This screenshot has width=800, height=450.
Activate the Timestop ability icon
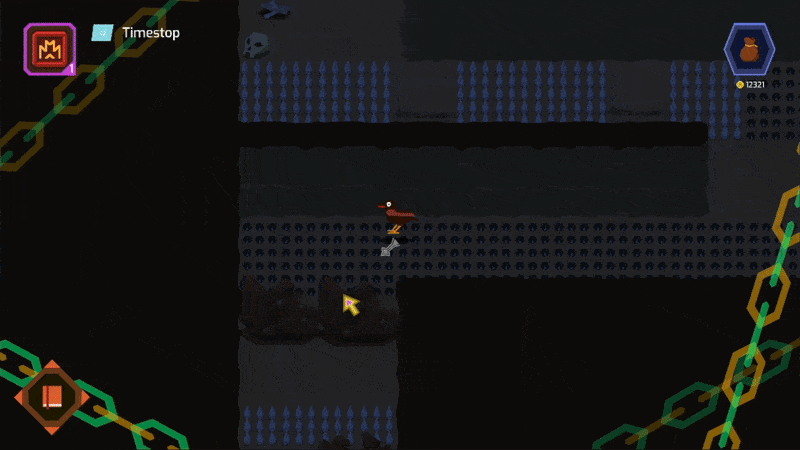(x=49, y=48)
